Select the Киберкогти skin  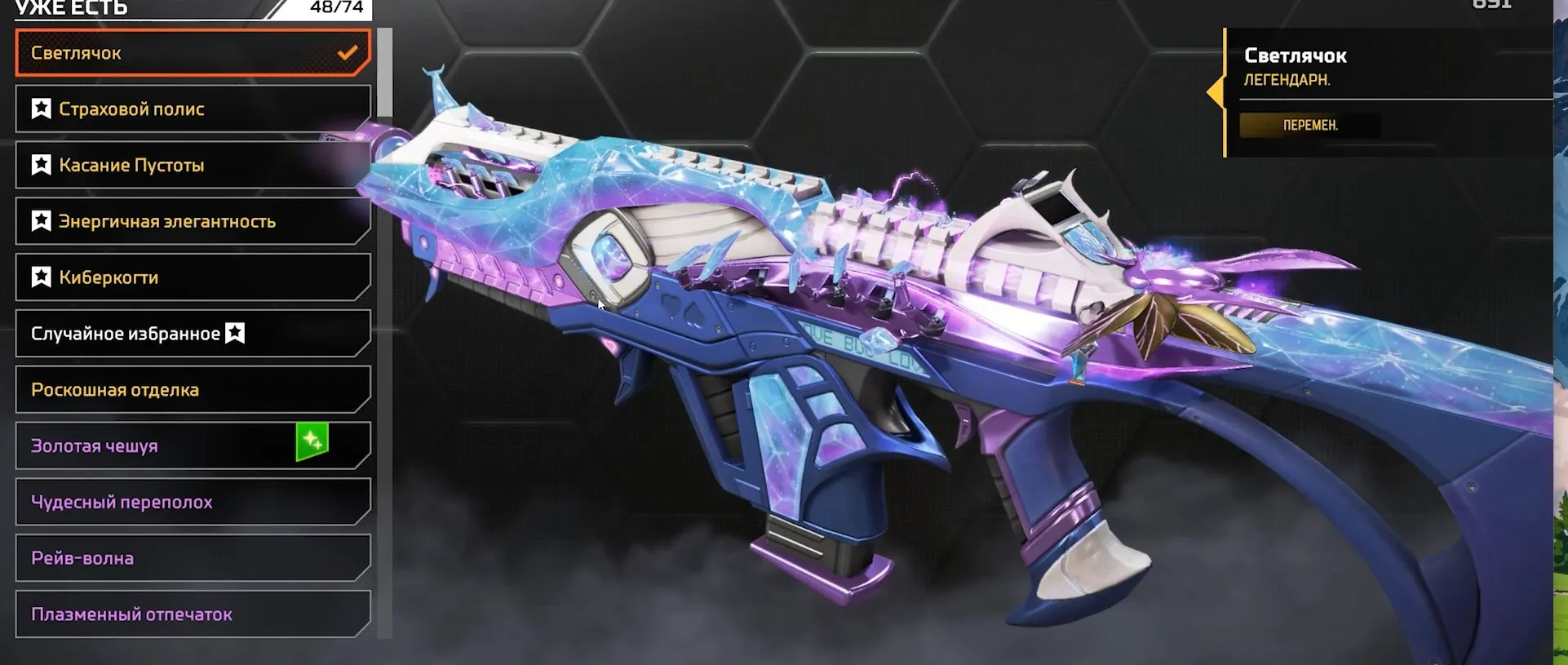point(163,277)
